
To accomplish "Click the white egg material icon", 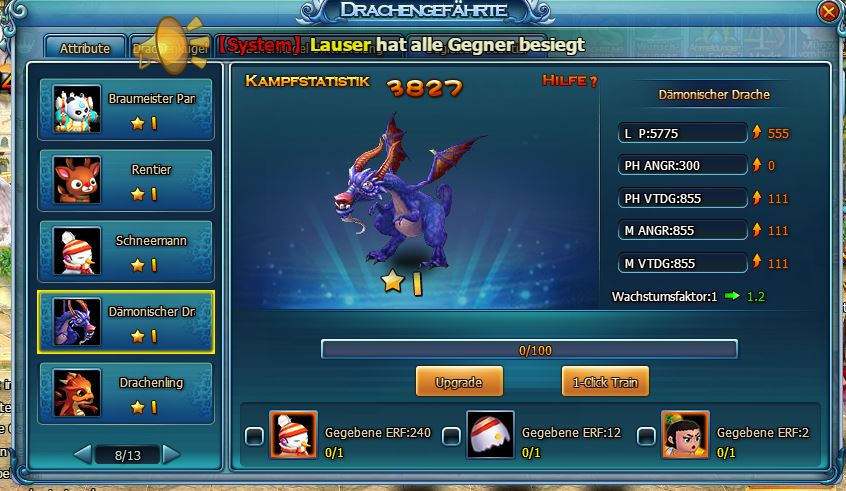I will click(x=490, y=435).
